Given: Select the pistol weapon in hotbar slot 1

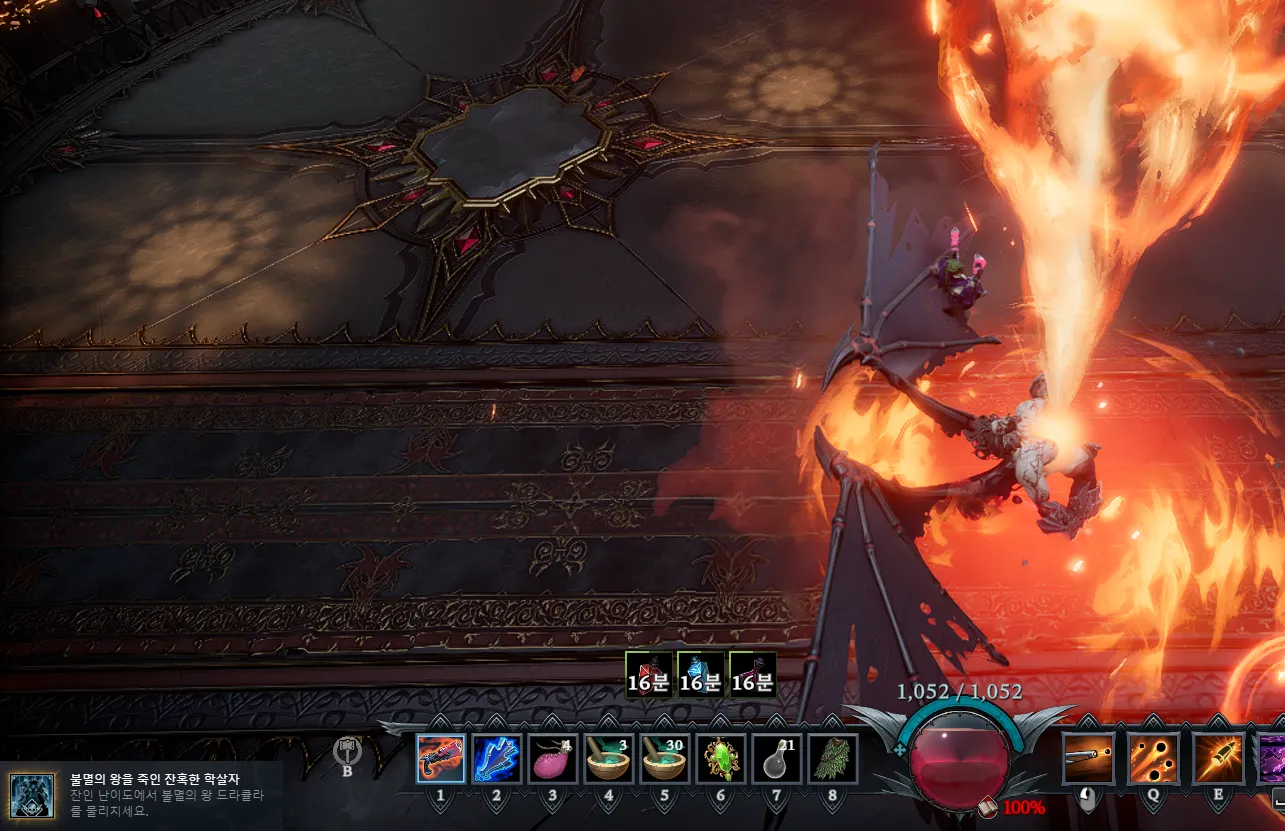Looking at the screenshot, I should click(x=441, y=759).
